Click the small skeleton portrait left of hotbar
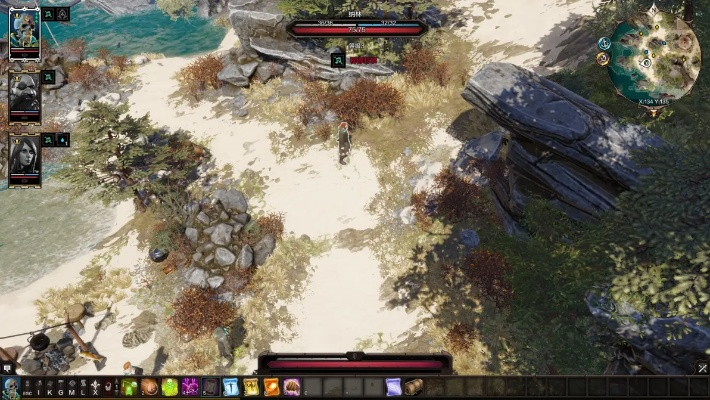710x400 pixels. click(11, 387)
